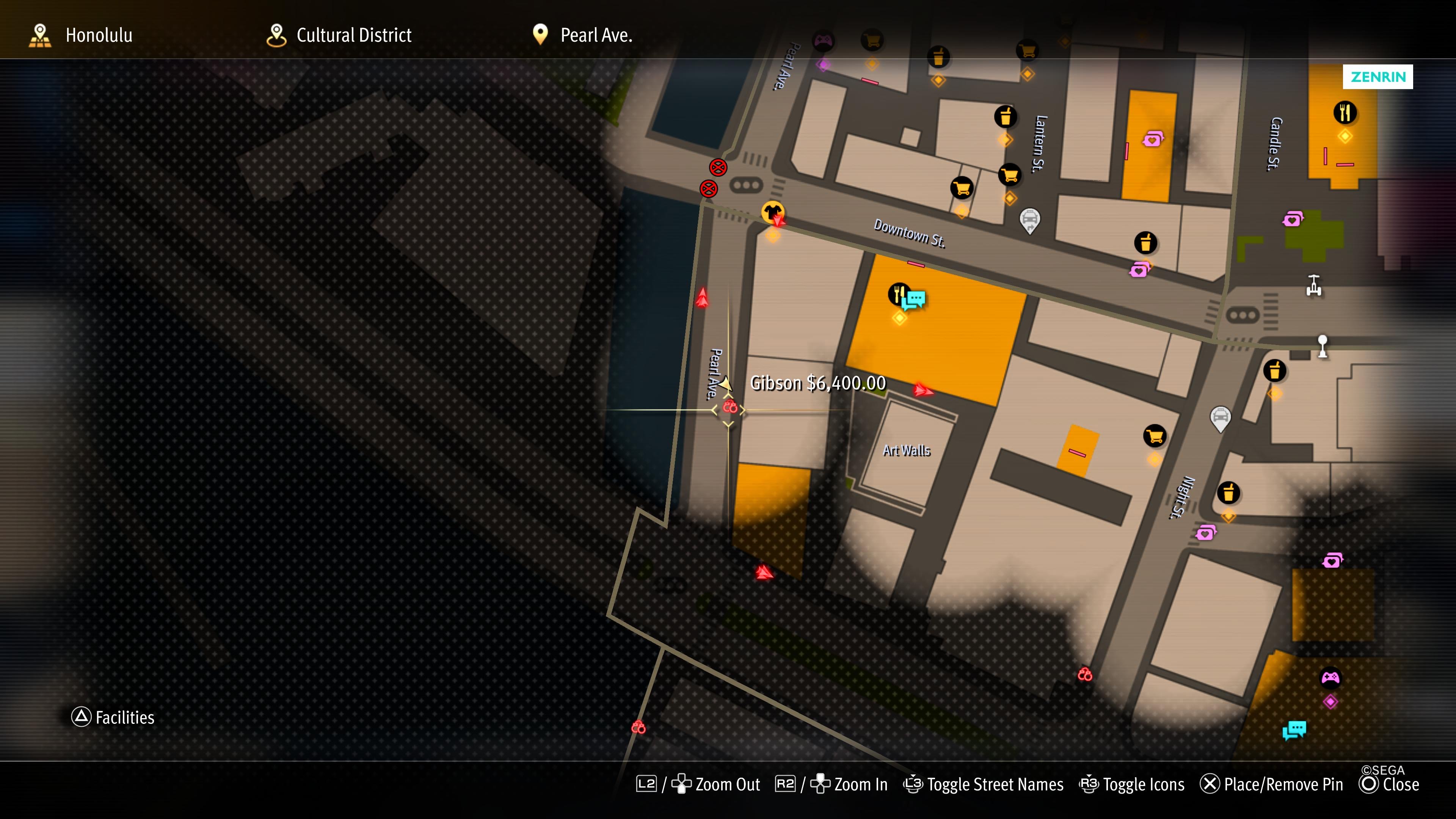The image size is (1456, 819).
Task: Select the Gibson $6,400.00 enemy marker
Action: [x=730, y=407]
